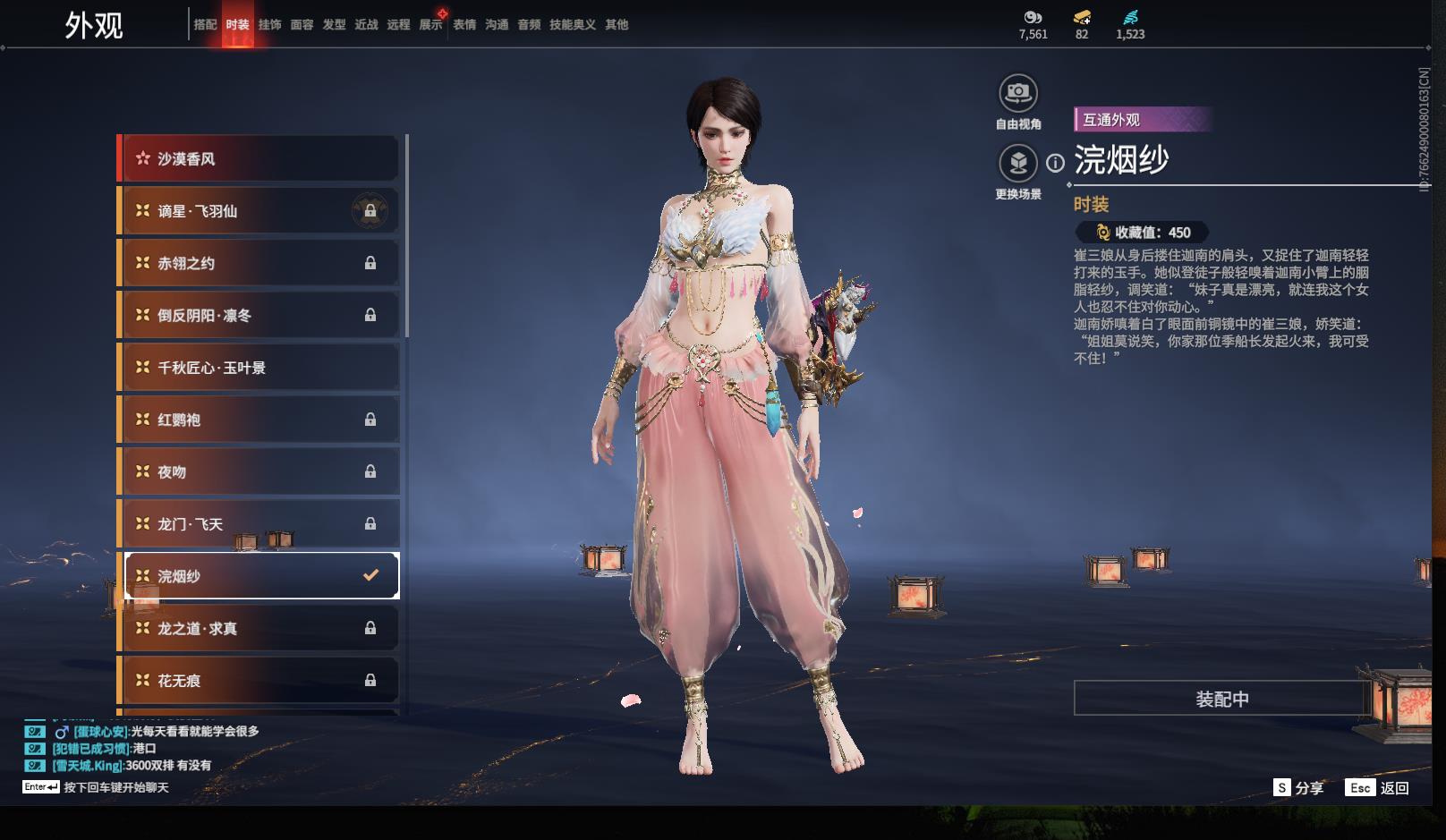Open the 近战 melee tab
Image resolution: width=1446 pixels, height=840 pixels.
(366, 25)
